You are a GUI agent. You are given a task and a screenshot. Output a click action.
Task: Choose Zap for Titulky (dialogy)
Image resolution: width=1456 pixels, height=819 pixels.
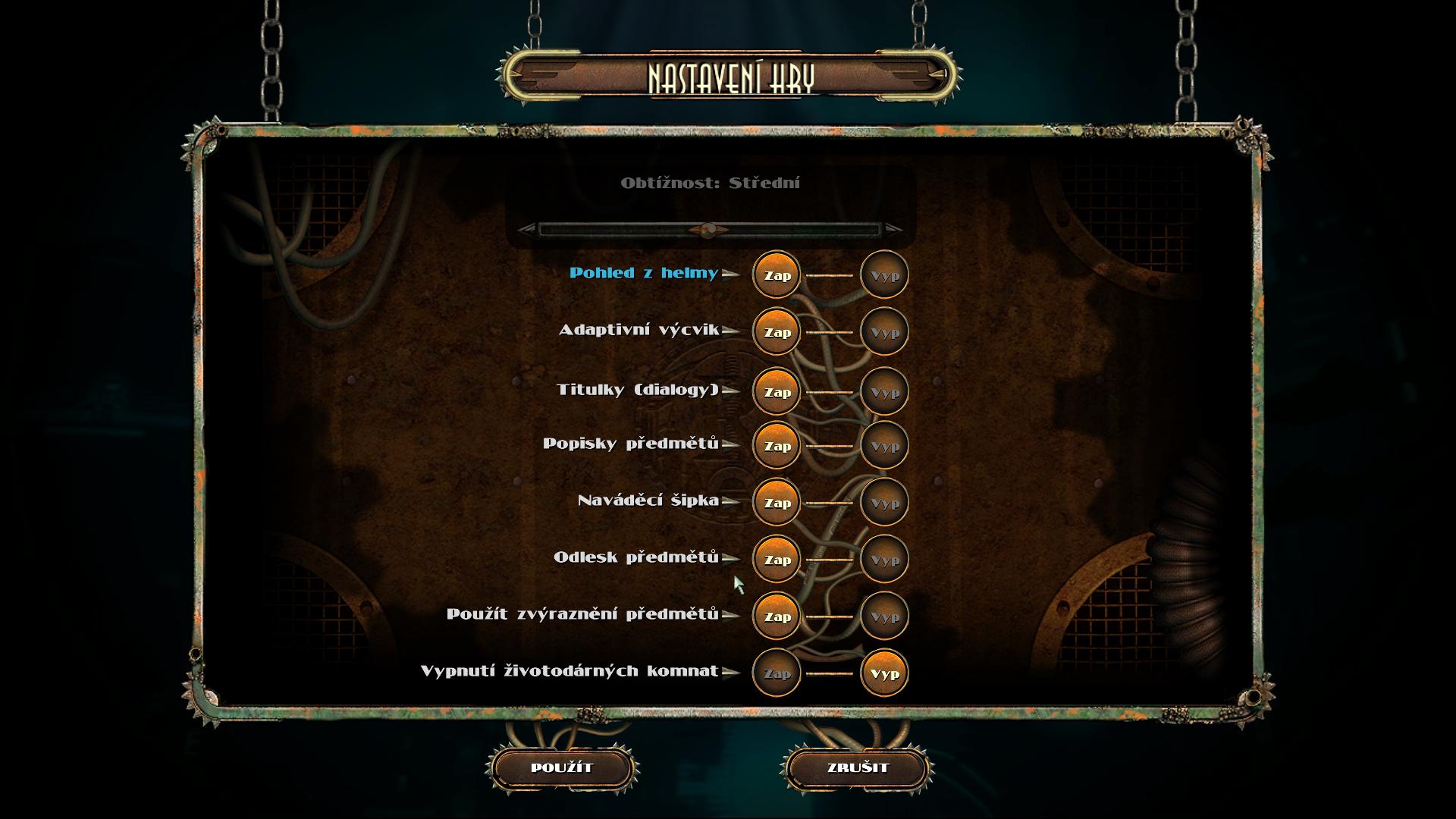777,392
